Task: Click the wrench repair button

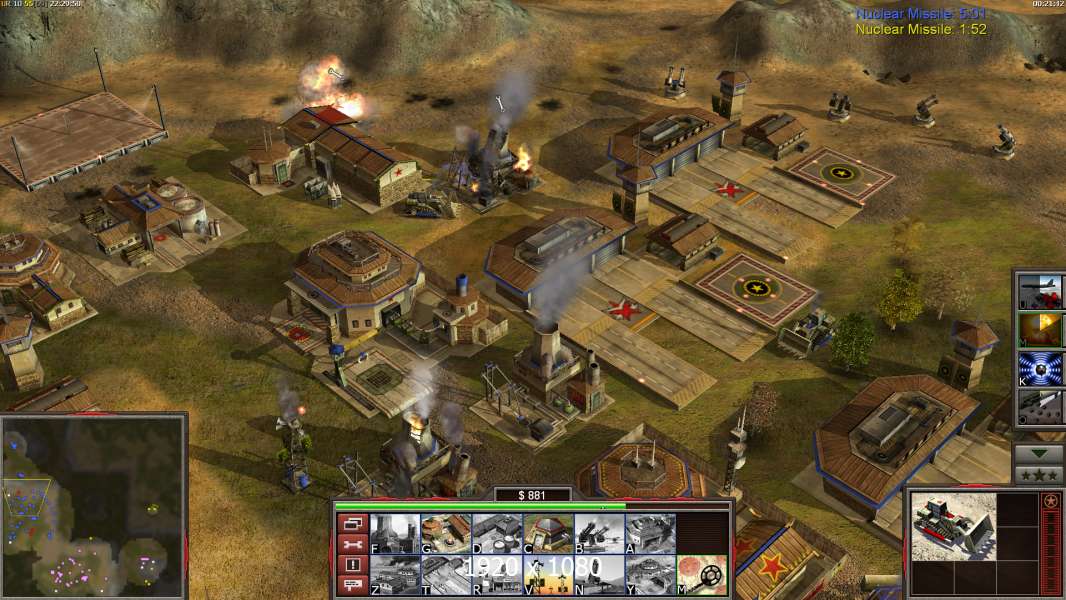Action: point(353,544)
